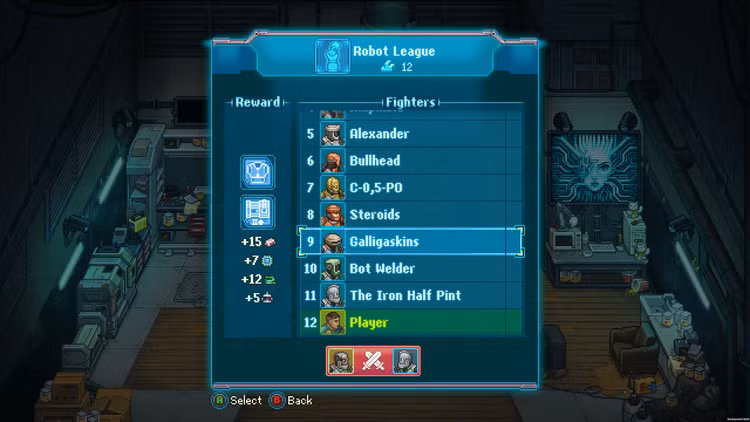Pick Steroids as the opponent
The image size is (750, 422).
pyautogui.click(x=410, y=215)
